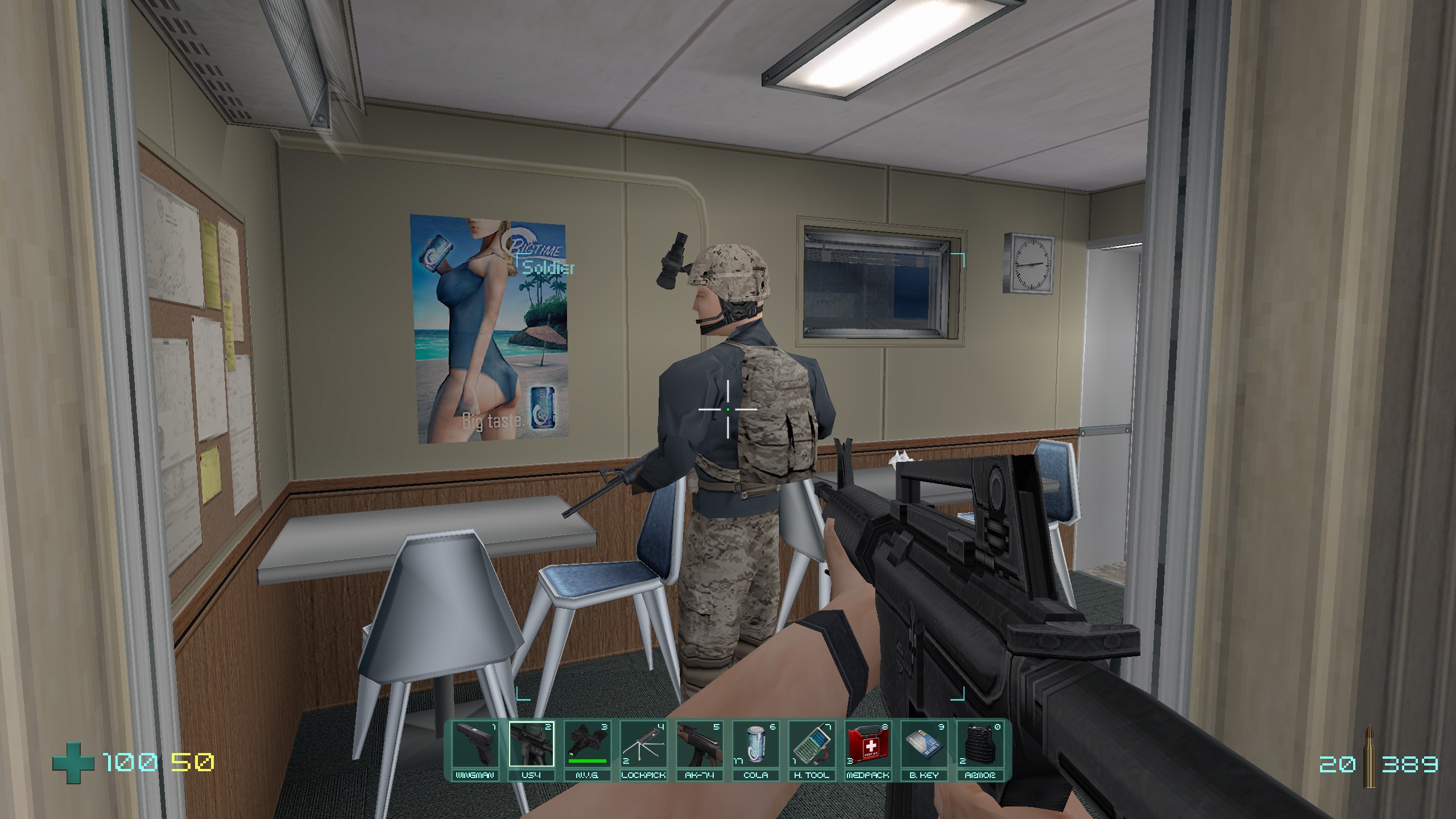Image resolution: width=1456 pixels, height=819 pixels.
Task: Select the Armor vest slot
Action: pos(979,746)
